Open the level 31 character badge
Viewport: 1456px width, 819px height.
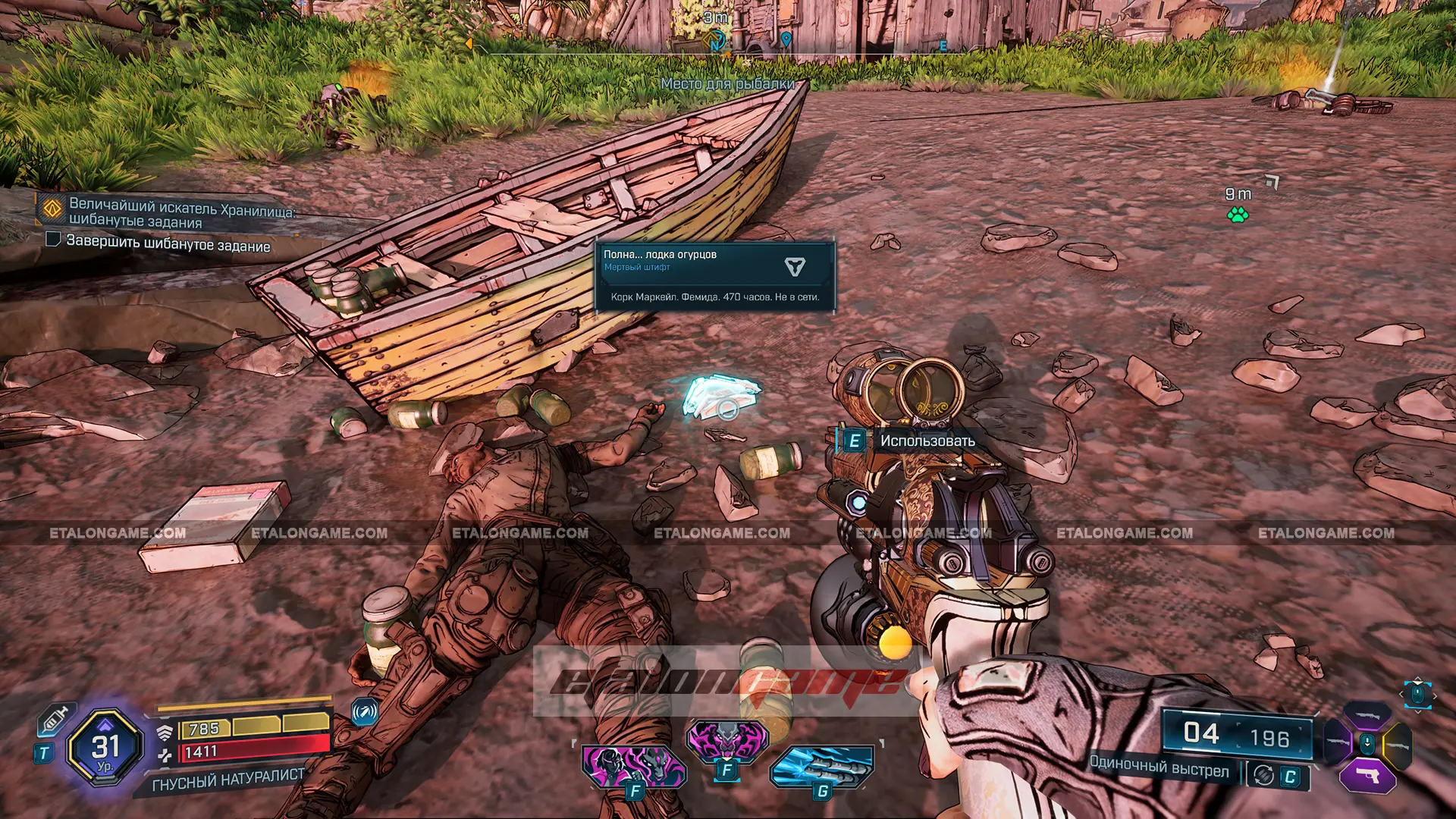tap(105, 748)
